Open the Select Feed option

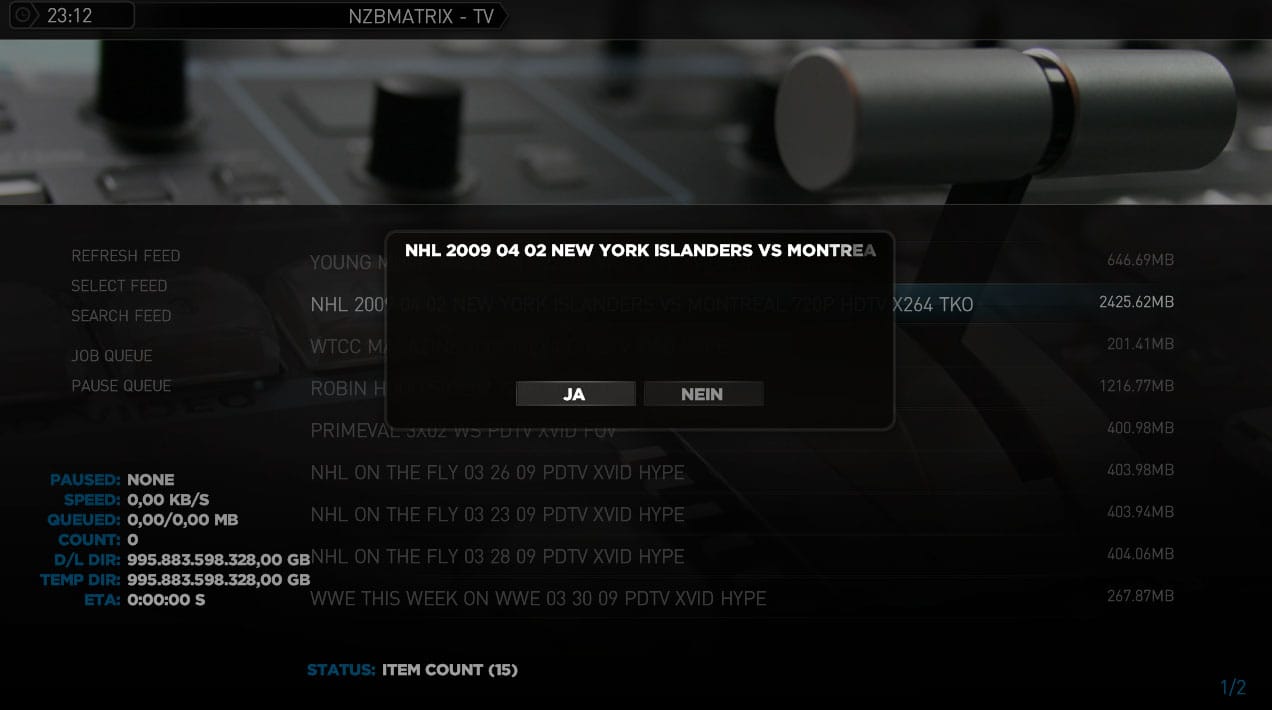click(x=119, y=286)
